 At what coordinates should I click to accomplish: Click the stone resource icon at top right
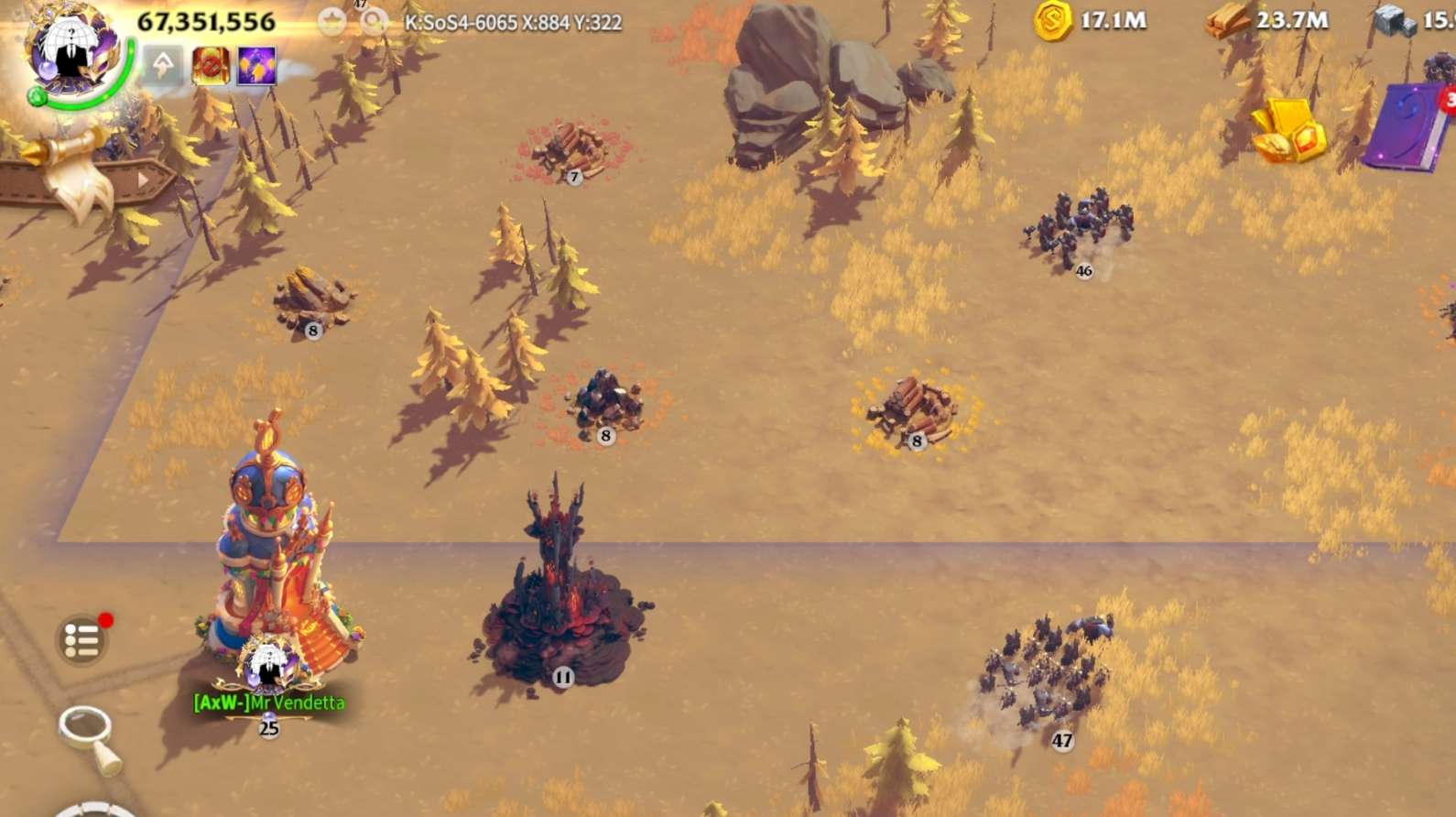pyautogui.click(x=1396, y=20)
